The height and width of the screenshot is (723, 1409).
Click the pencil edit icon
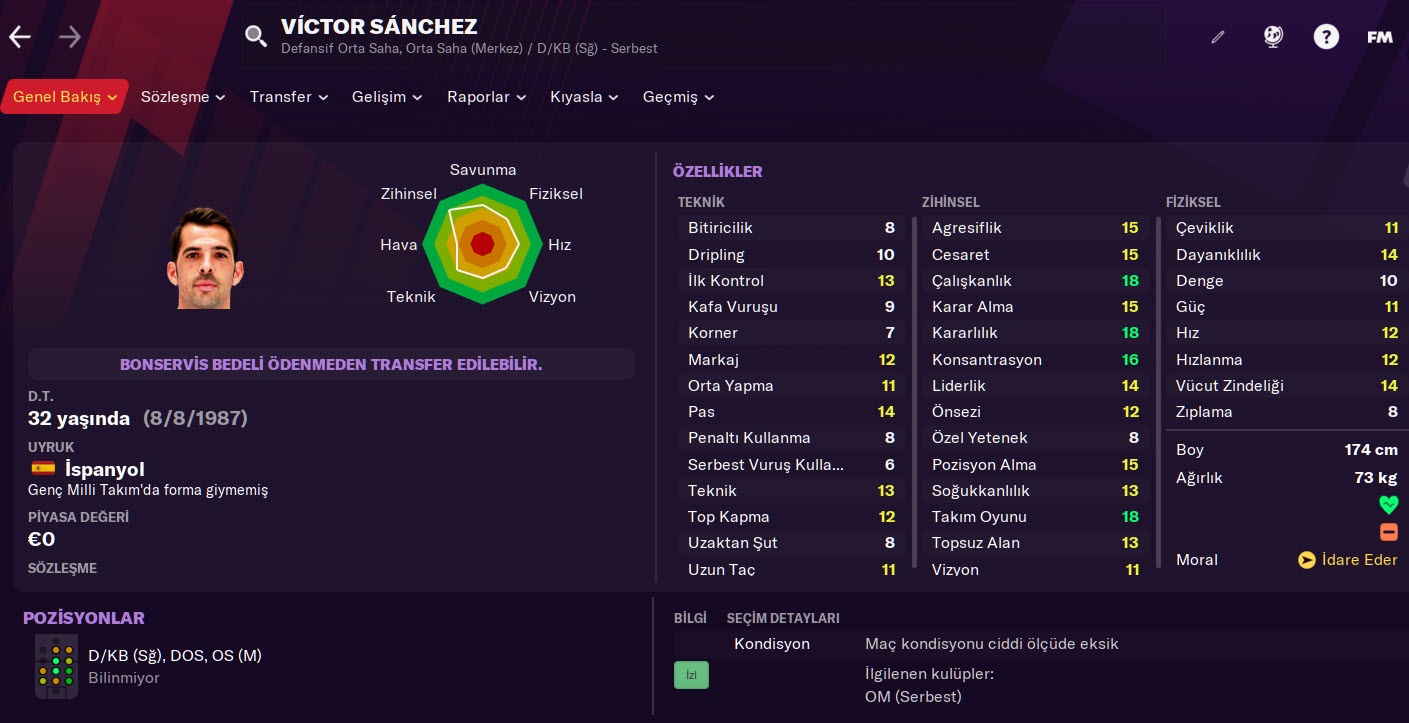tap(1217, 38)
